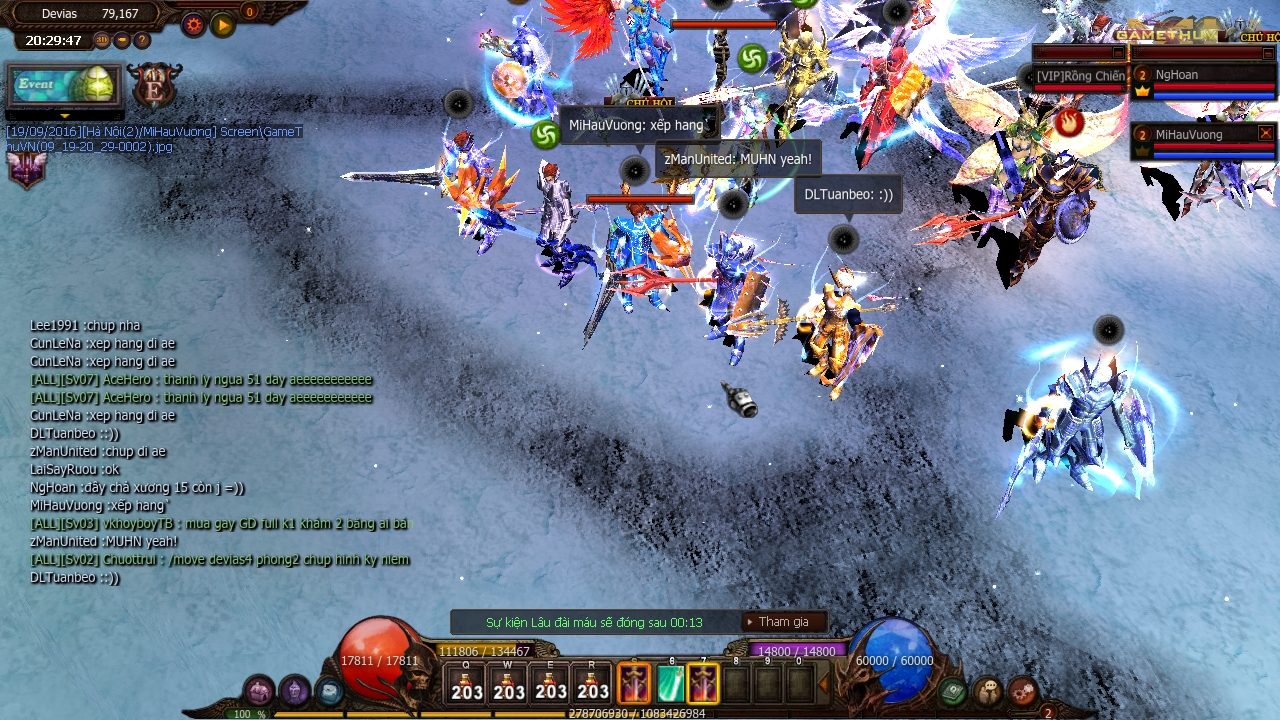Collapse the Event banner with its arrow

coord(64,117)
